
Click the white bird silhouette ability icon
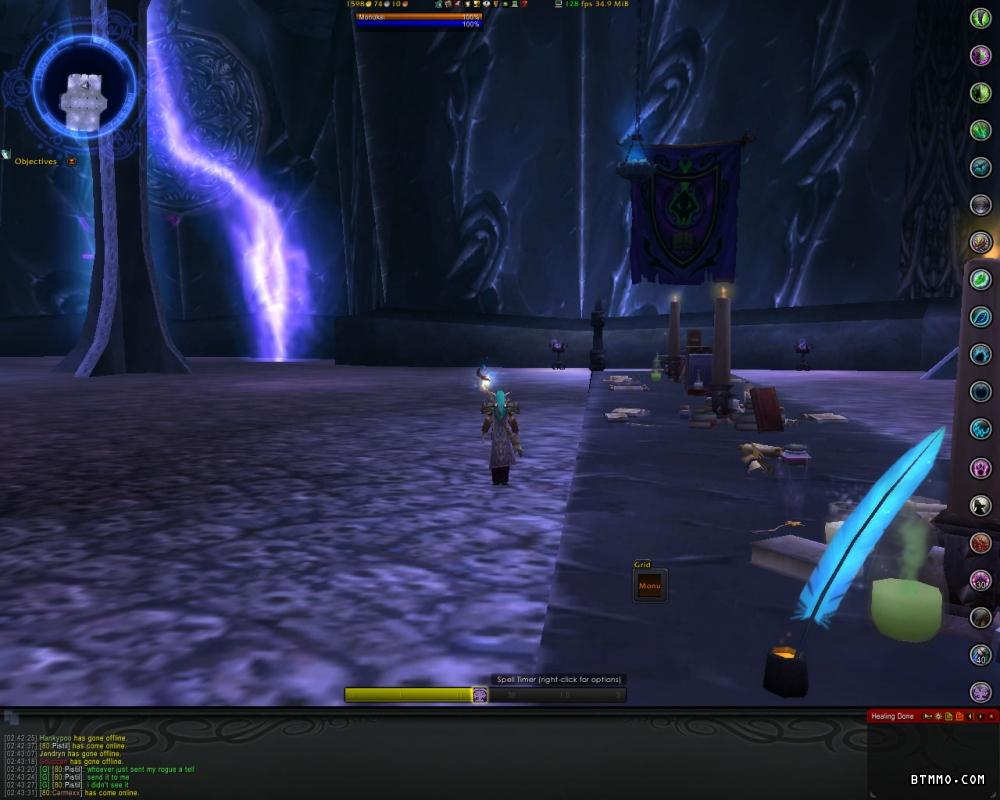pos(981,505)
